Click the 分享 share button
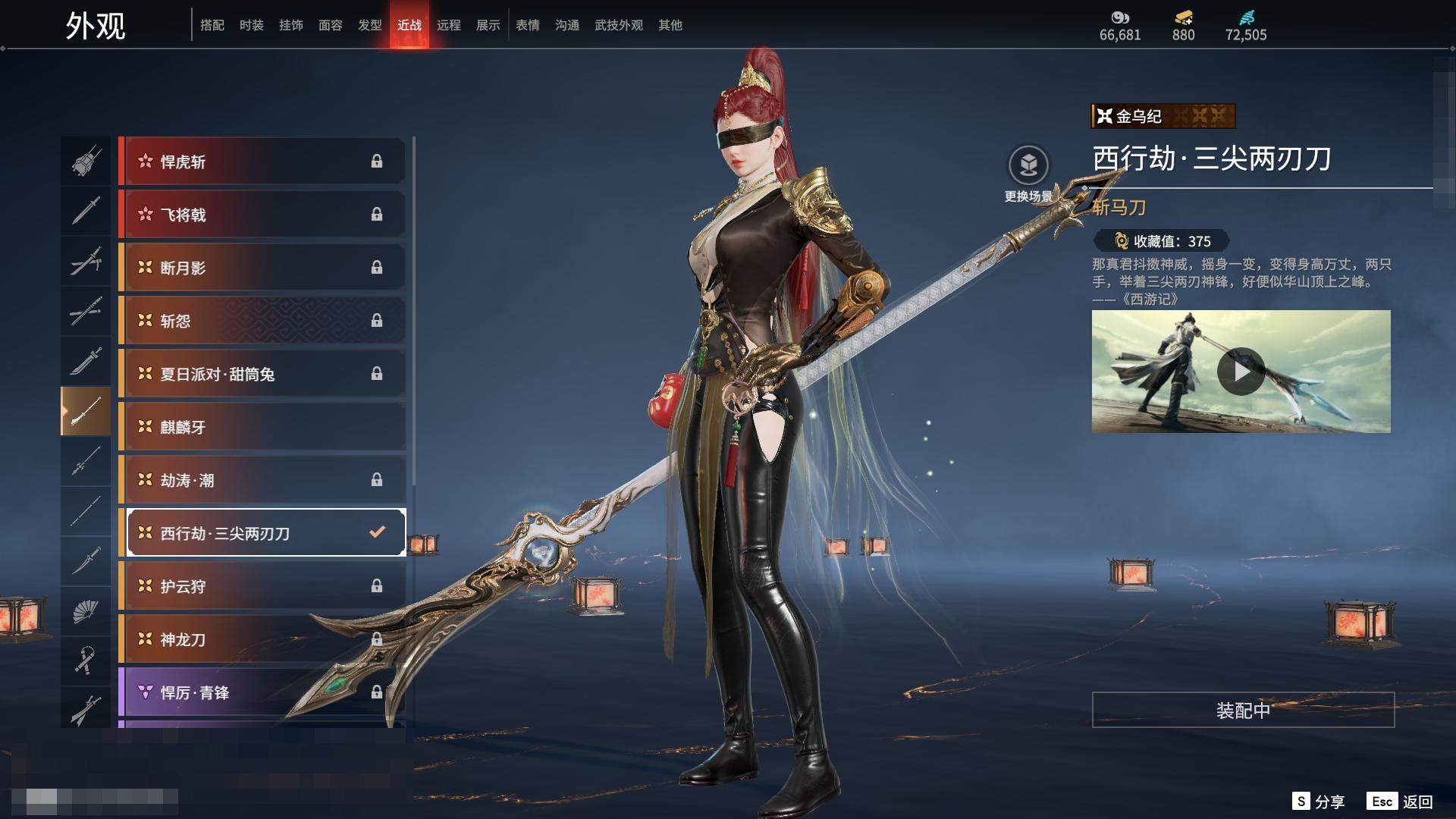This screenshot has width=1456, height=819. [1319, 802]
